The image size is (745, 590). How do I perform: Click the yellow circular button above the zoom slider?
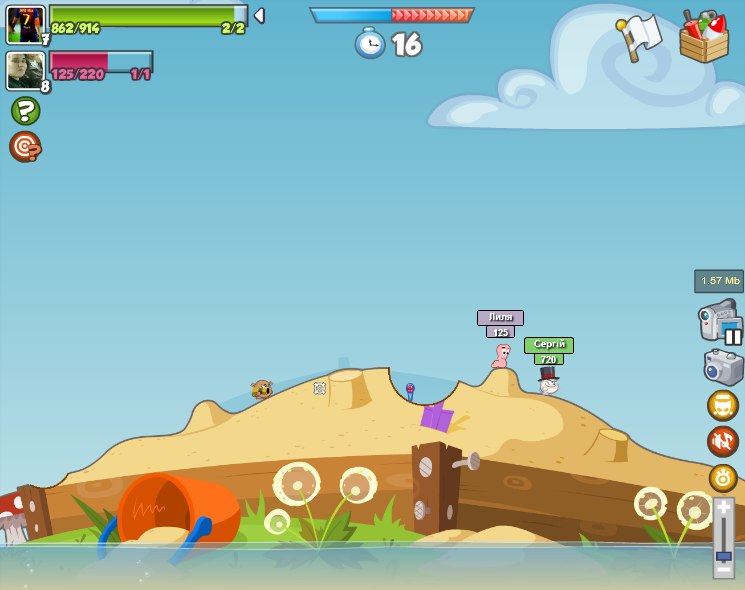[723, 477]
